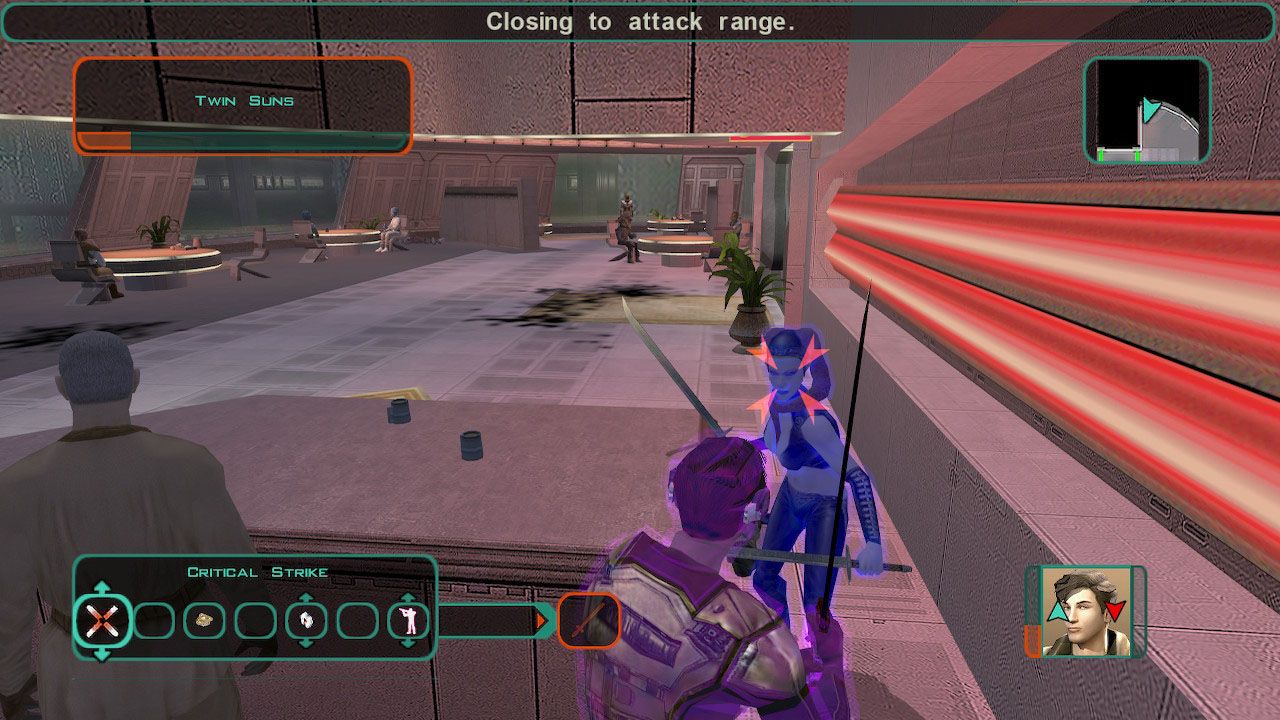Cycle up alternatives on Critical Strike
Image resolution: width=1280 pixels, height=720 pixels.
(102, 586)
